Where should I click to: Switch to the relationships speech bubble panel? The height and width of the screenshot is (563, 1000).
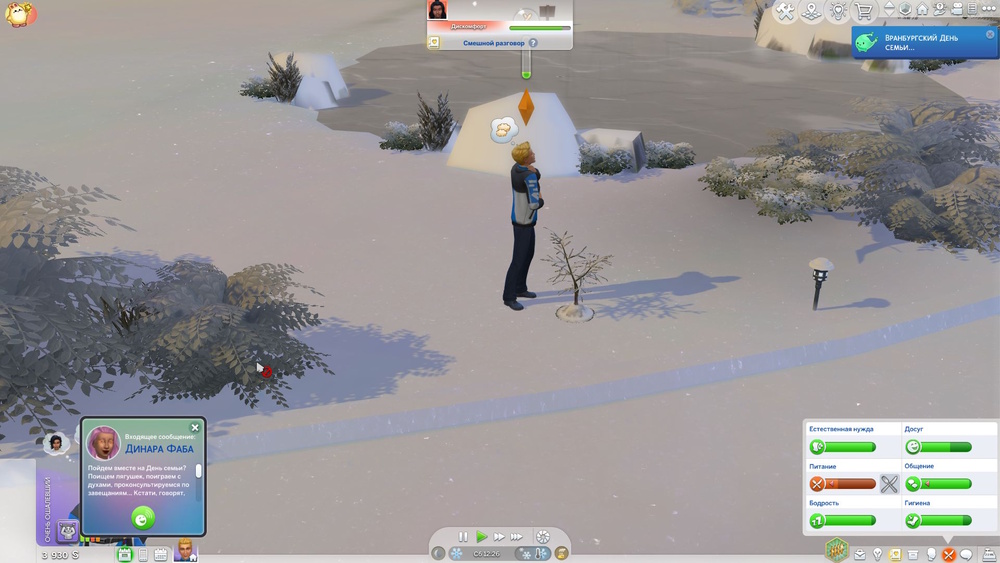[966, 554]
